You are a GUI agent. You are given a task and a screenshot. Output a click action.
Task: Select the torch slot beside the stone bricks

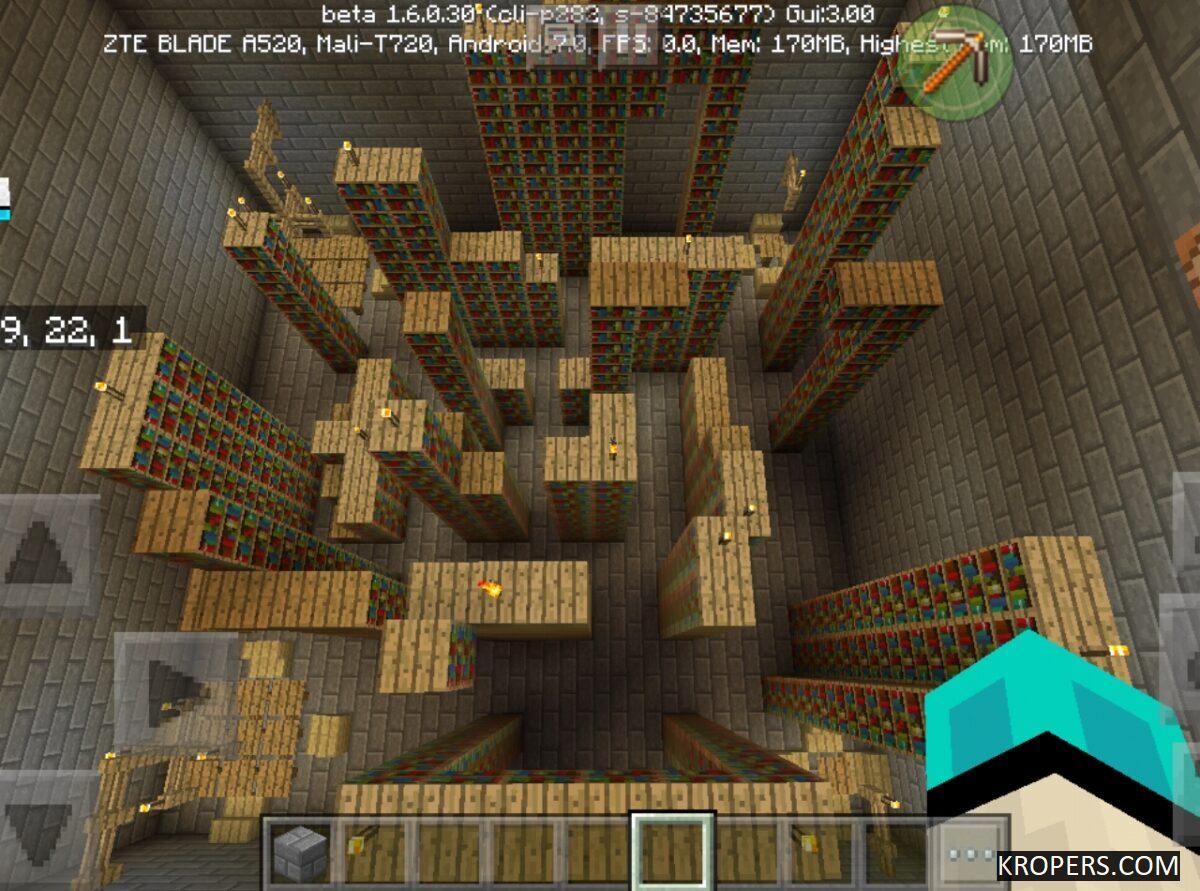[x=372, y=853]
